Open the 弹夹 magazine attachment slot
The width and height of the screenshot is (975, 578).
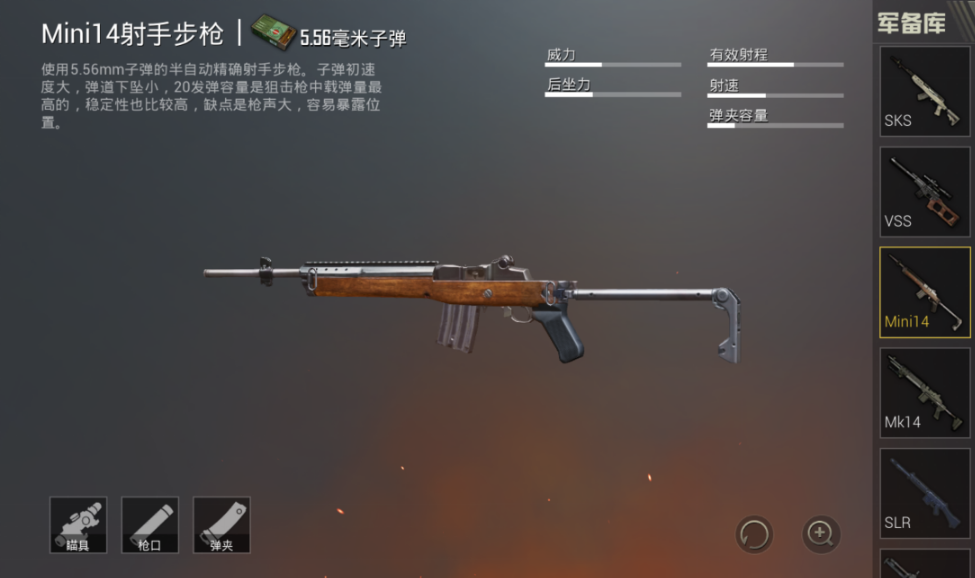coord(221,525)
